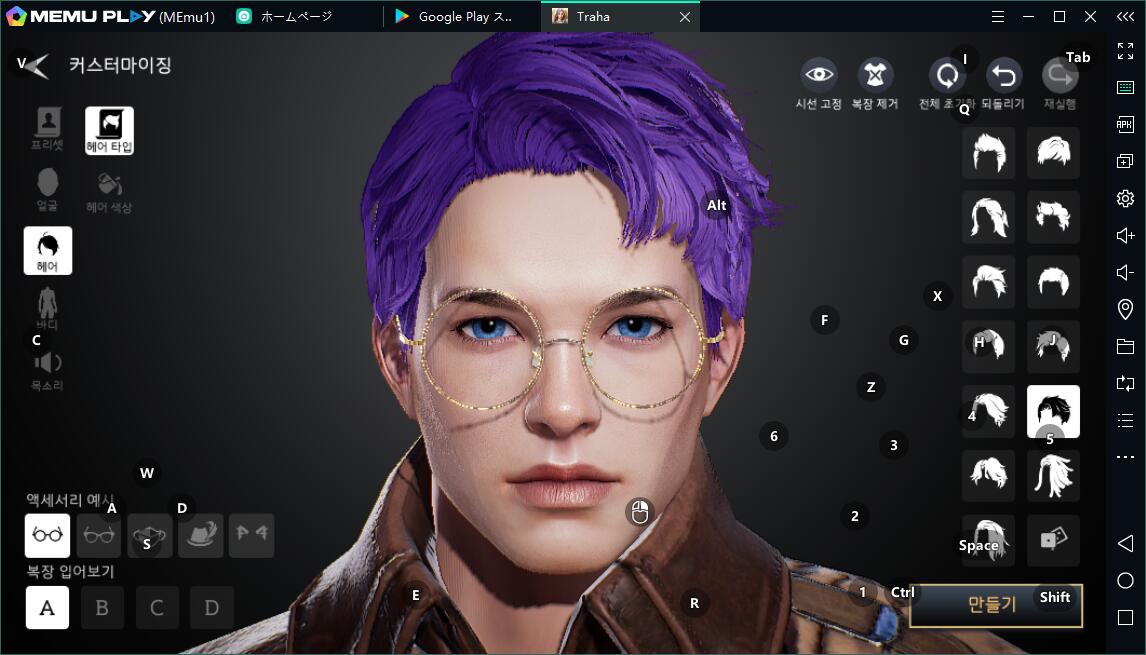
Task: Open the 프리셋 preset category
Action: pyautogui.click(x=47, y=129)
